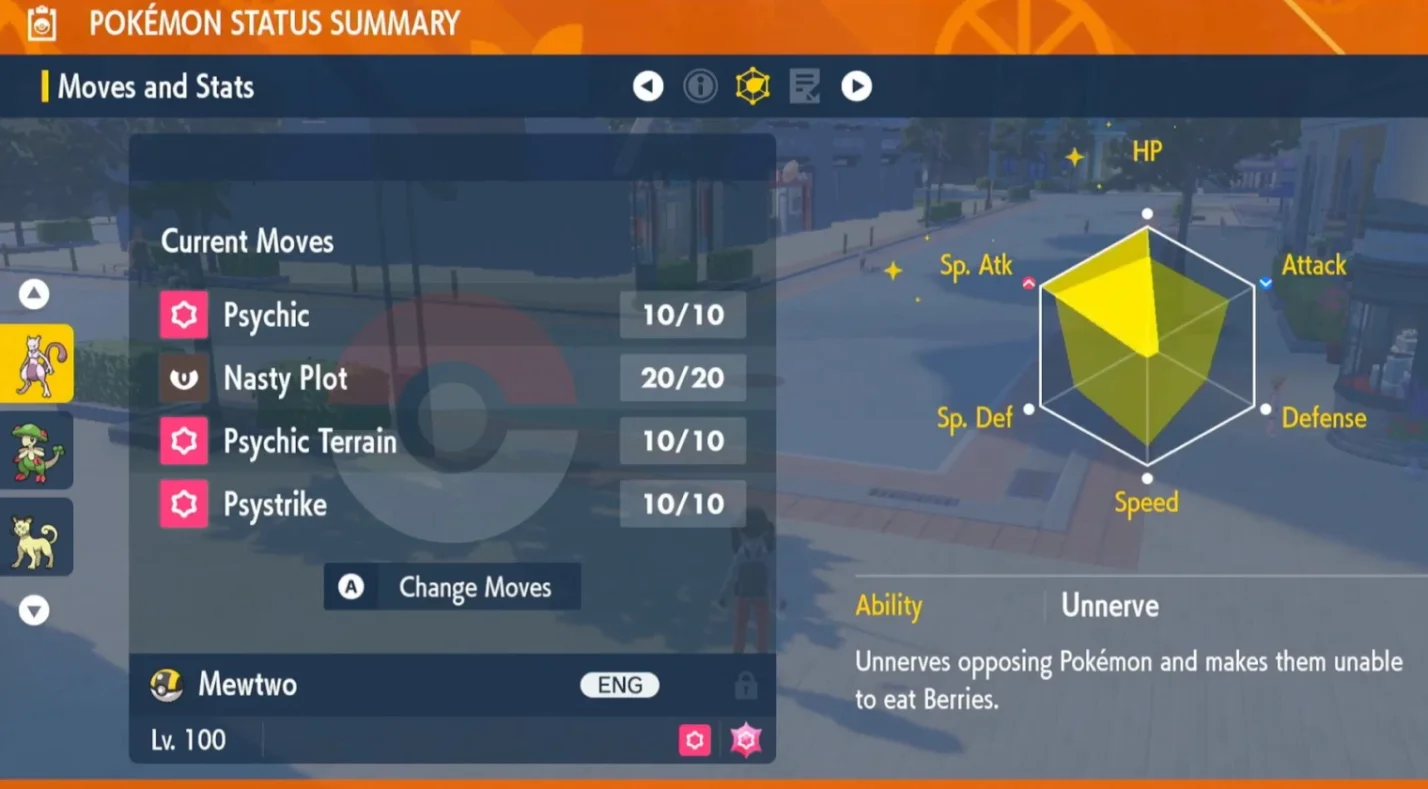
Task: Select the Moves and Stats hexagon tab
Action: [752, 87]
